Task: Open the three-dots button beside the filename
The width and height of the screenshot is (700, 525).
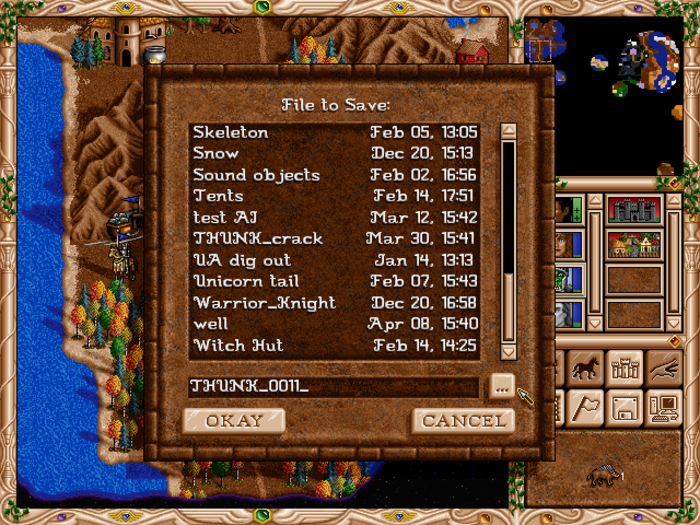Action: click(502, 386)
